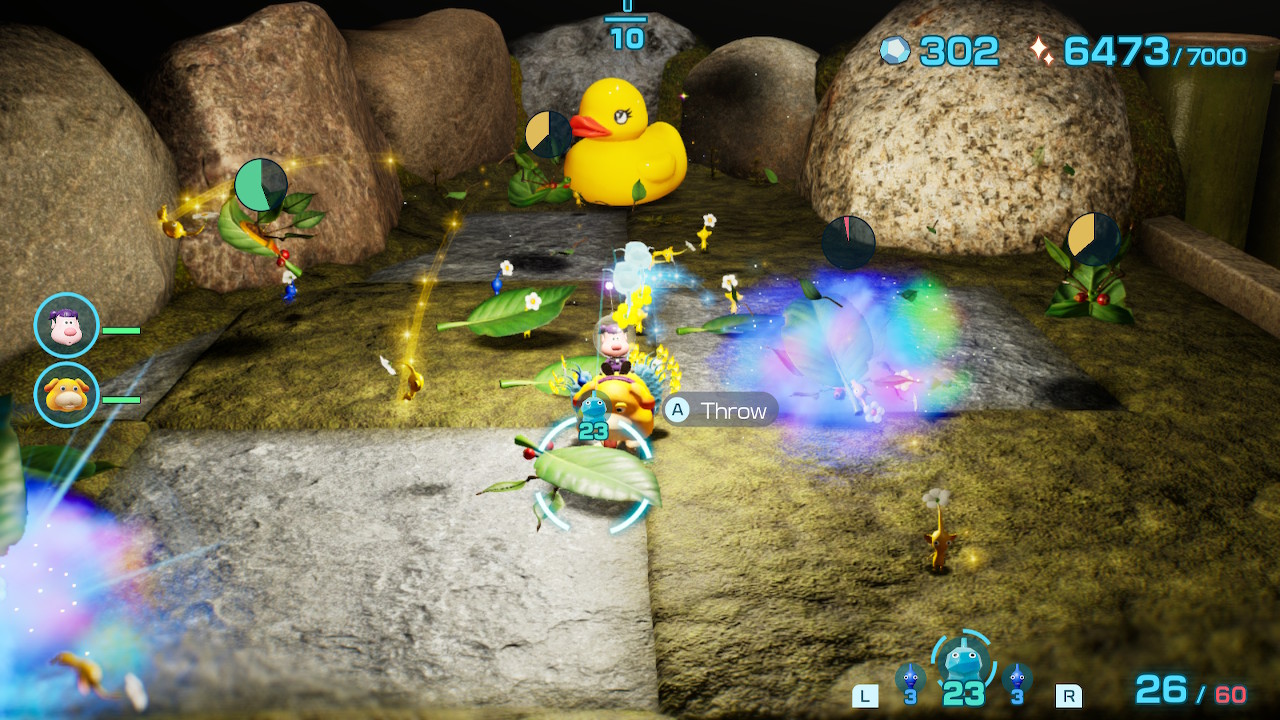Select the Ice Pikmin squad icon
Screen dimensions: 1280x720
pos(962,660)
